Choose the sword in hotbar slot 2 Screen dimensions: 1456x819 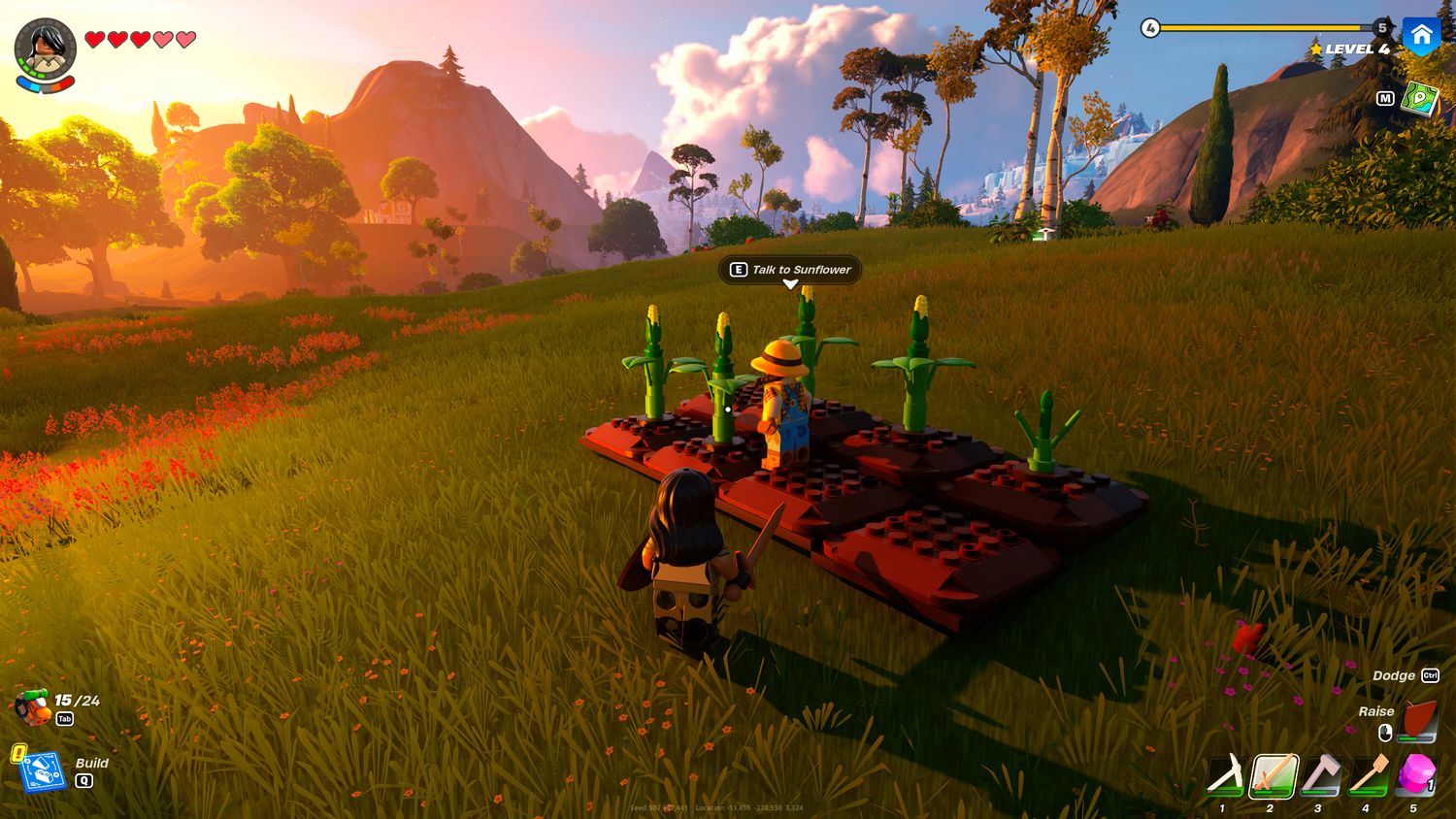(x=1272, y=776)
